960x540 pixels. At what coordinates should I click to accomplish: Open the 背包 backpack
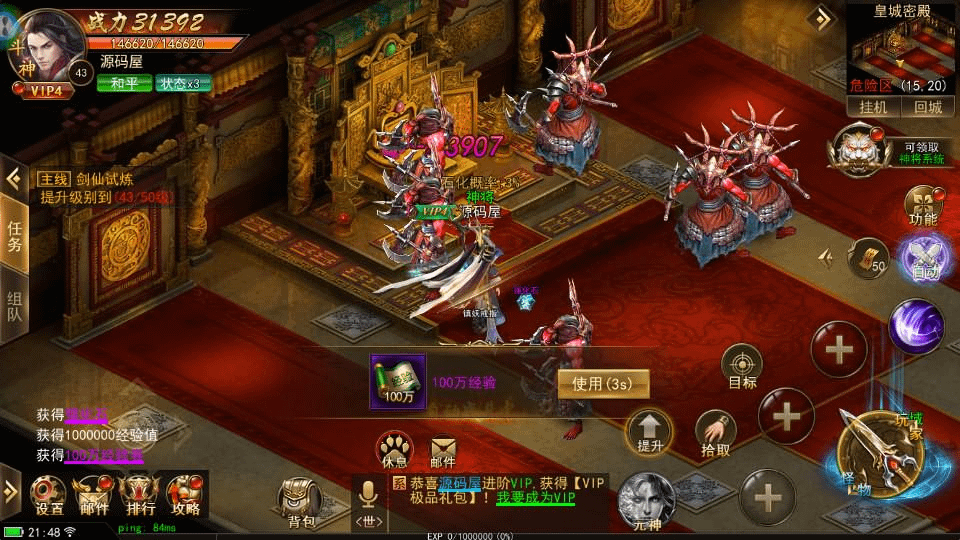pyautogui.click(x=300, y=500)
